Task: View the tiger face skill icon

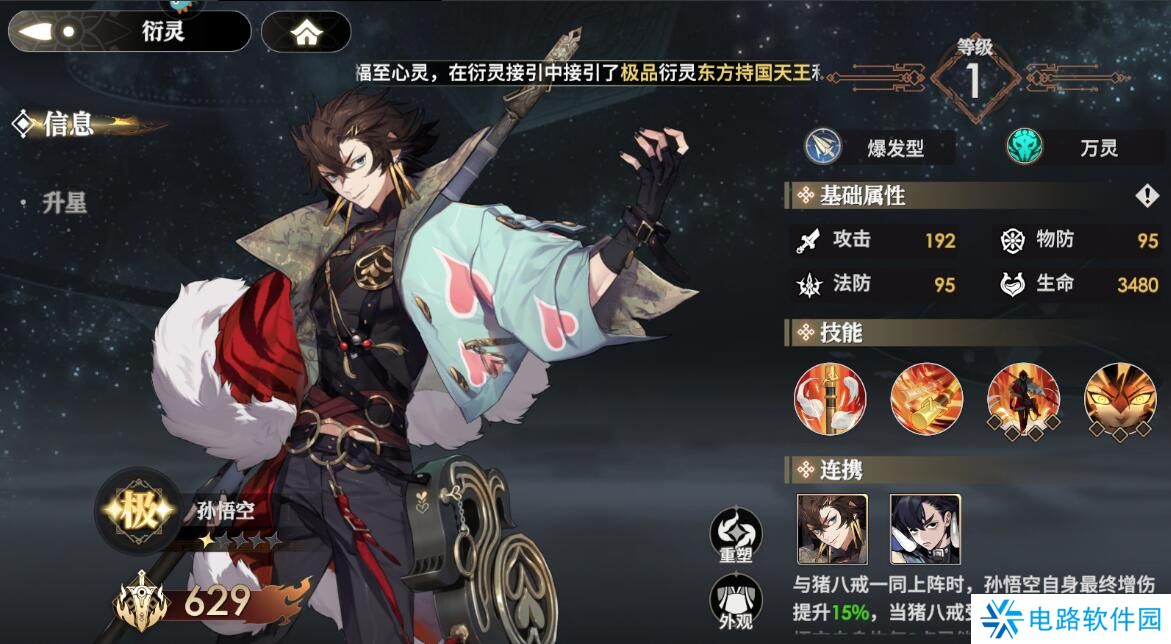Action: point(1120,399)
